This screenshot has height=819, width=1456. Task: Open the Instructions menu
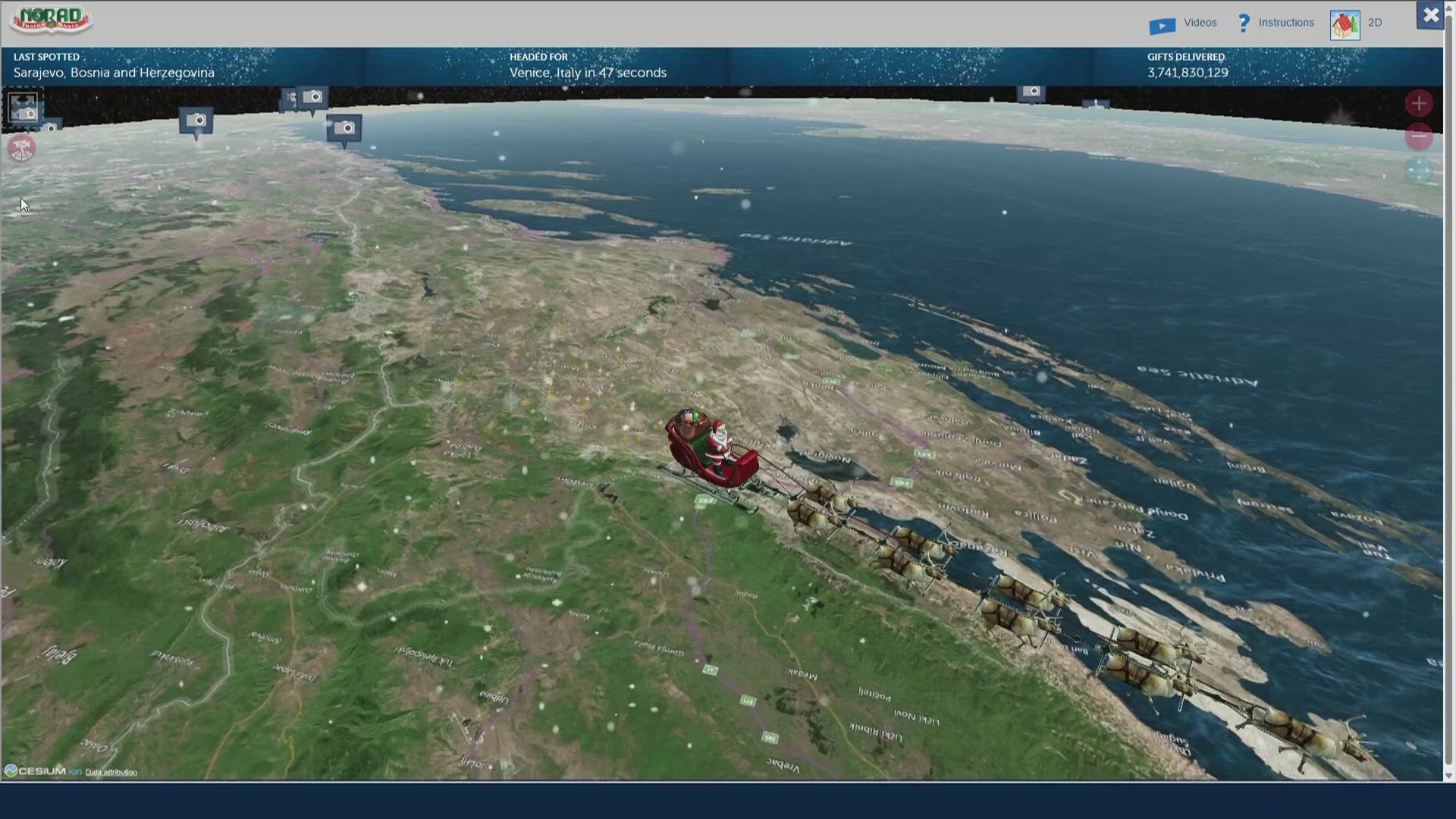pyautogui.click(x=1287, y=23)
